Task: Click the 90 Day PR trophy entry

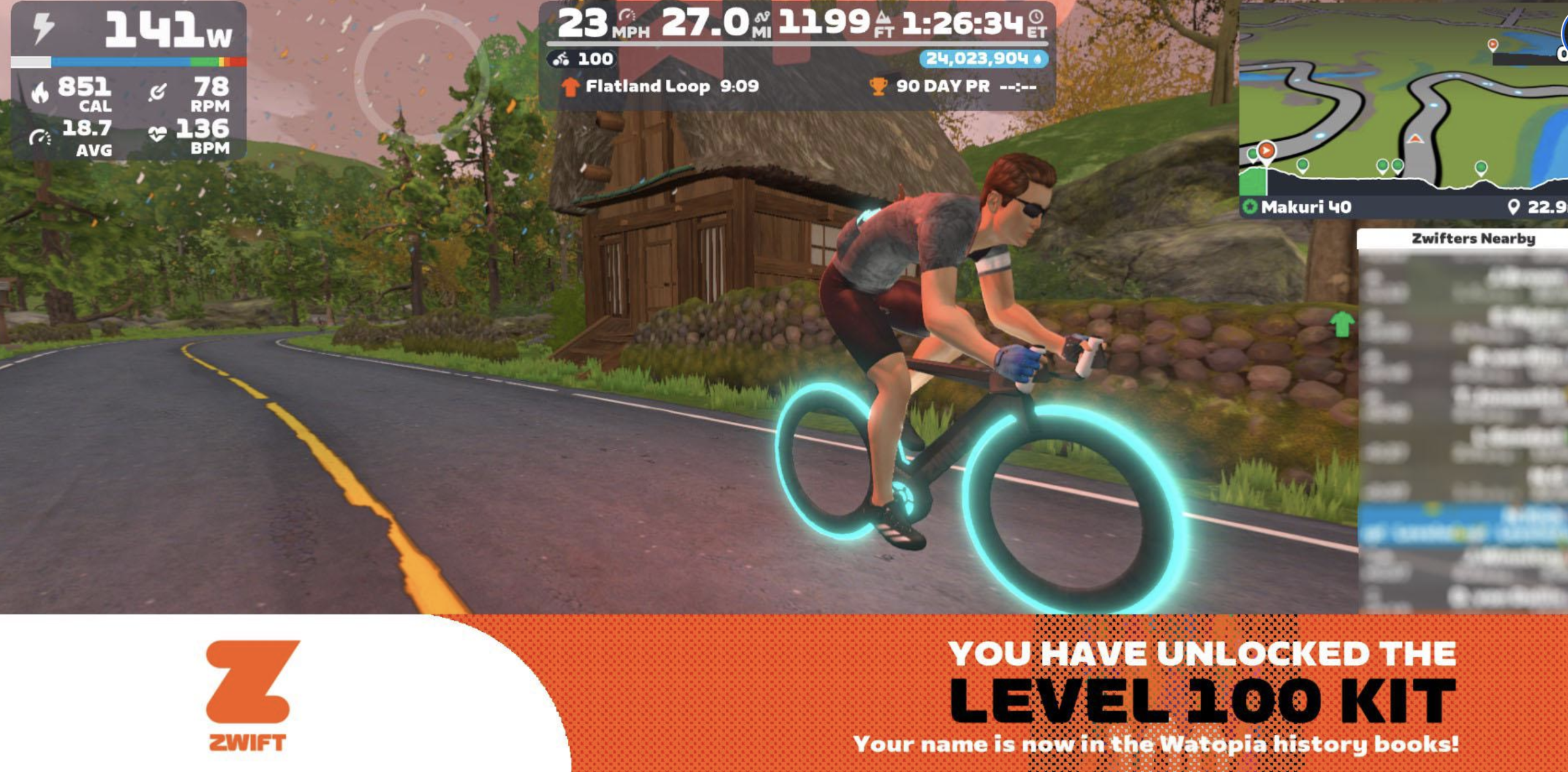Action: [x=953, y=86]
